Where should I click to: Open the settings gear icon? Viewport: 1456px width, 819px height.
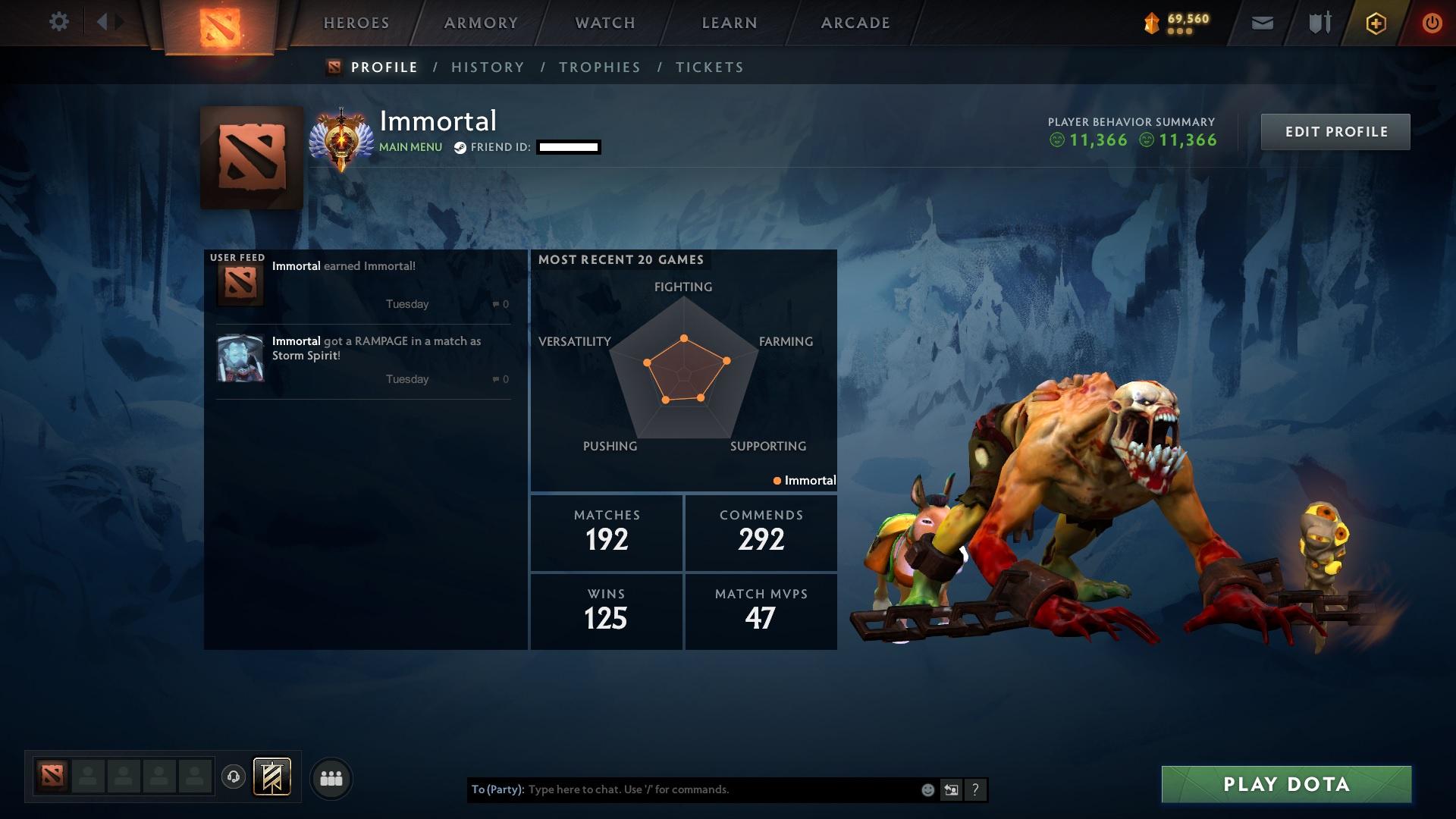click(59, 21)
